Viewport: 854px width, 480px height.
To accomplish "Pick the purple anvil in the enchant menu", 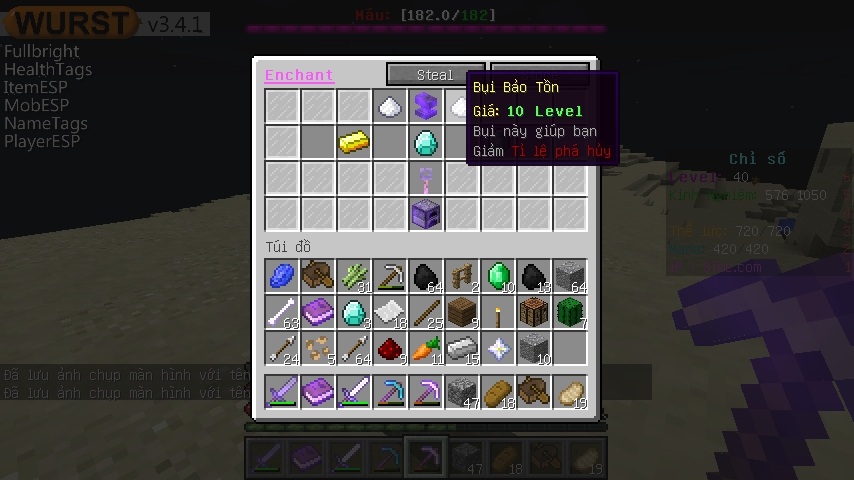I will [x=426, y=106].
